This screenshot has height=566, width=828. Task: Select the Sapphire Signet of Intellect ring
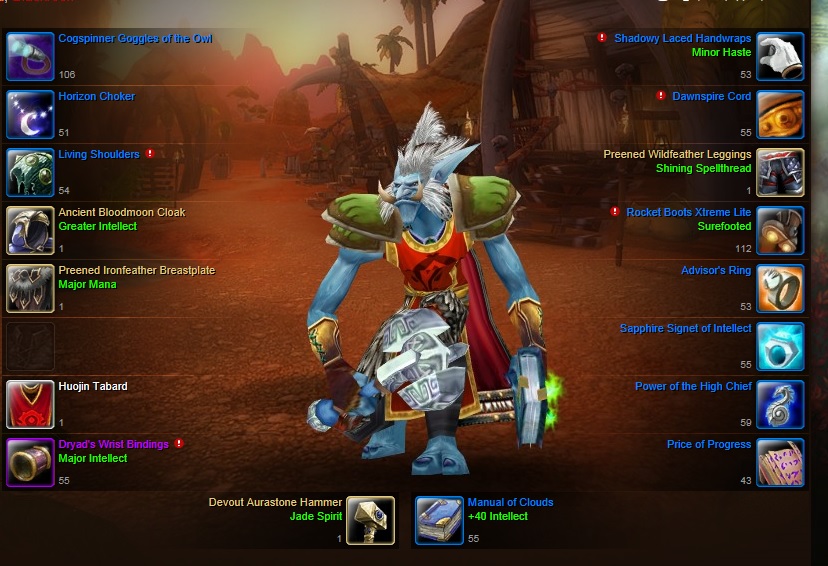(x=780, y=346)
